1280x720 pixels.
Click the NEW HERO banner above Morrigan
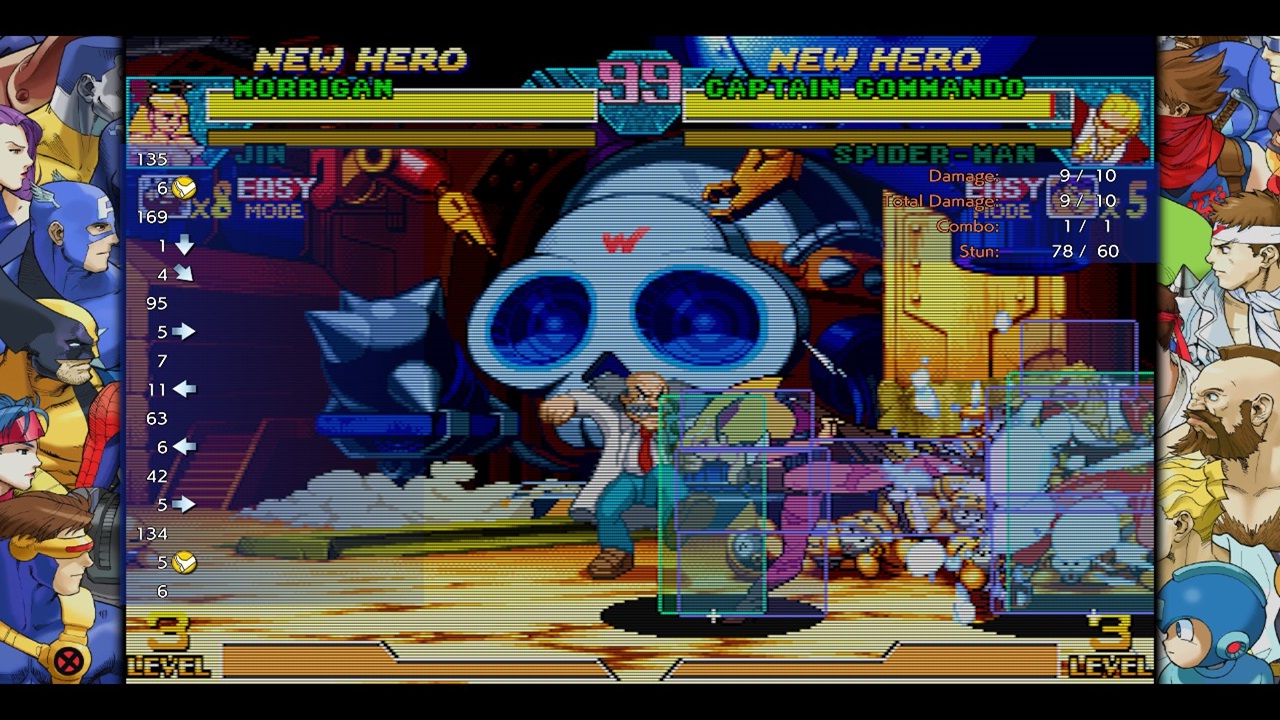pyautogui.click(x=360, y=57)
